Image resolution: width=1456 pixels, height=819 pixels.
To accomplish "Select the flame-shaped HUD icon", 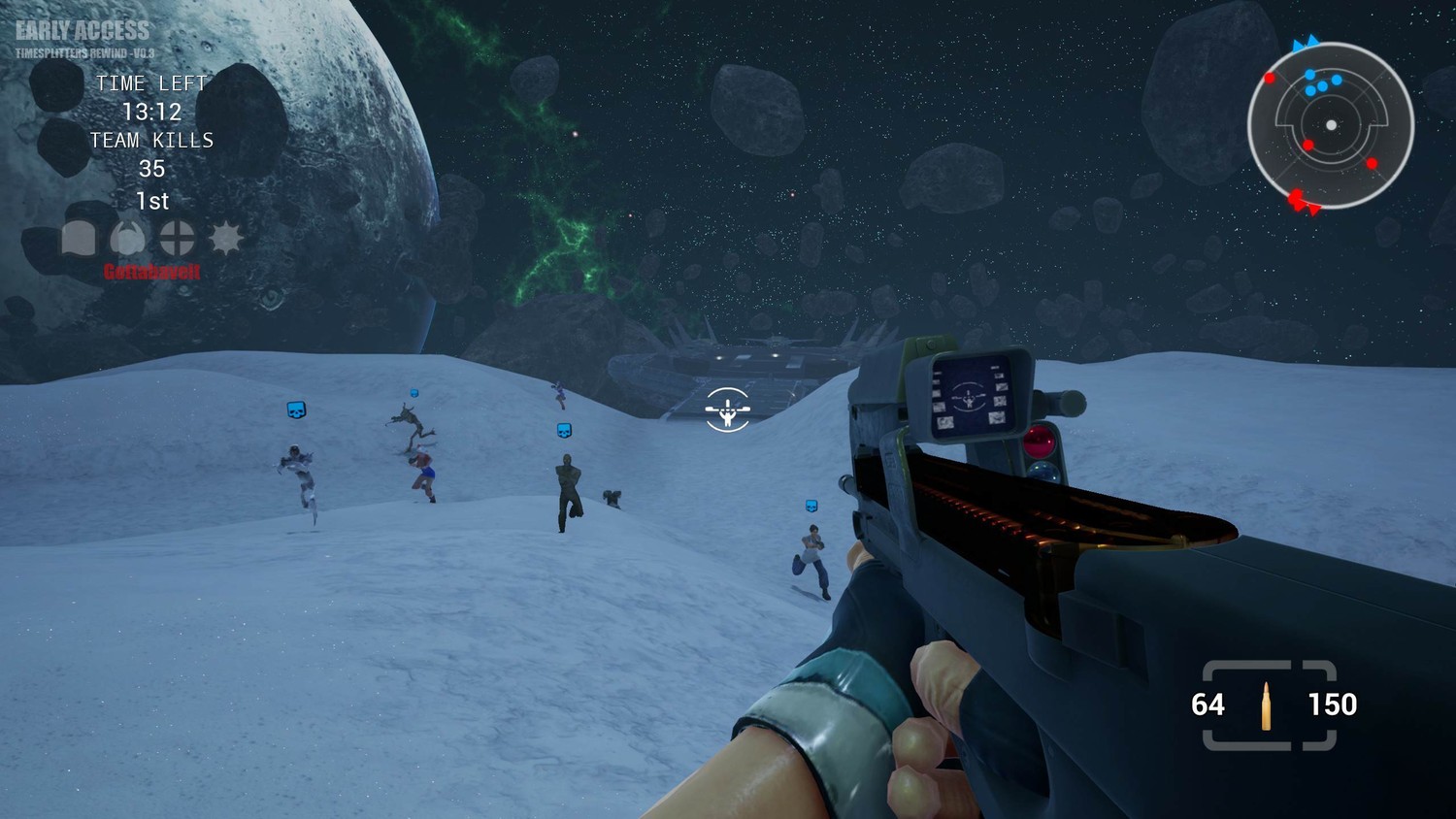I will (127, 238).
